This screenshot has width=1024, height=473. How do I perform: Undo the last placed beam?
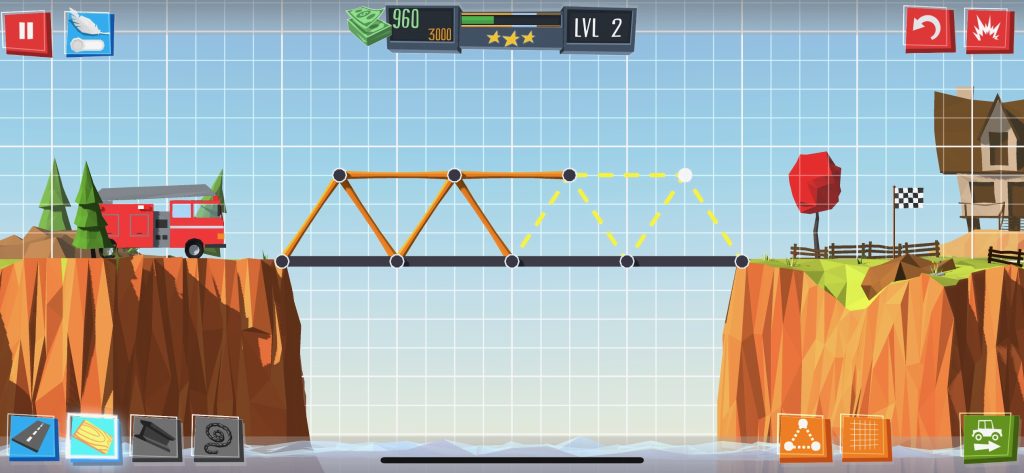[x=928, y=29]
